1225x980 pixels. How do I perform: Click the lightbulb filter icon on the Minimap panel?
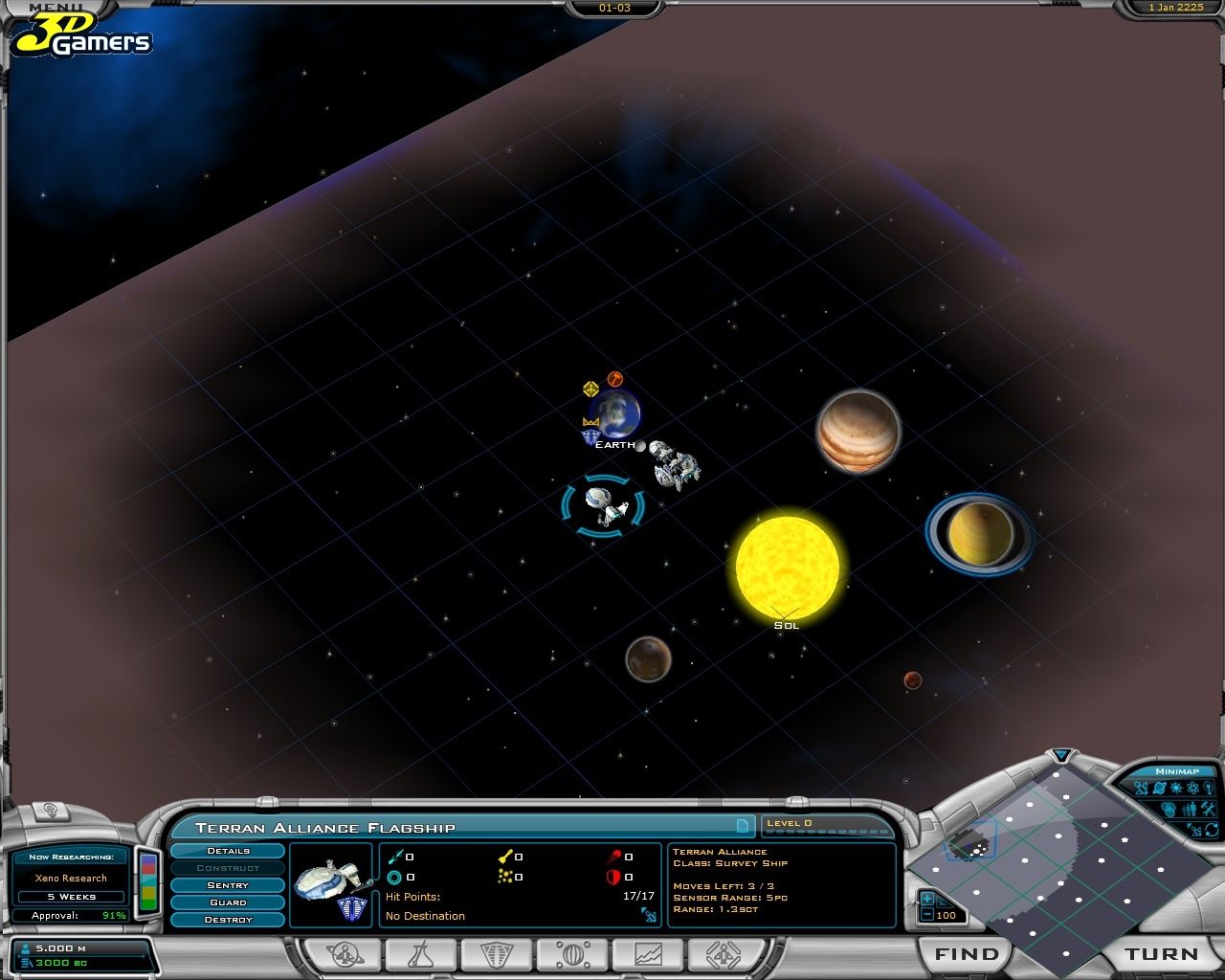(1209, 788)
